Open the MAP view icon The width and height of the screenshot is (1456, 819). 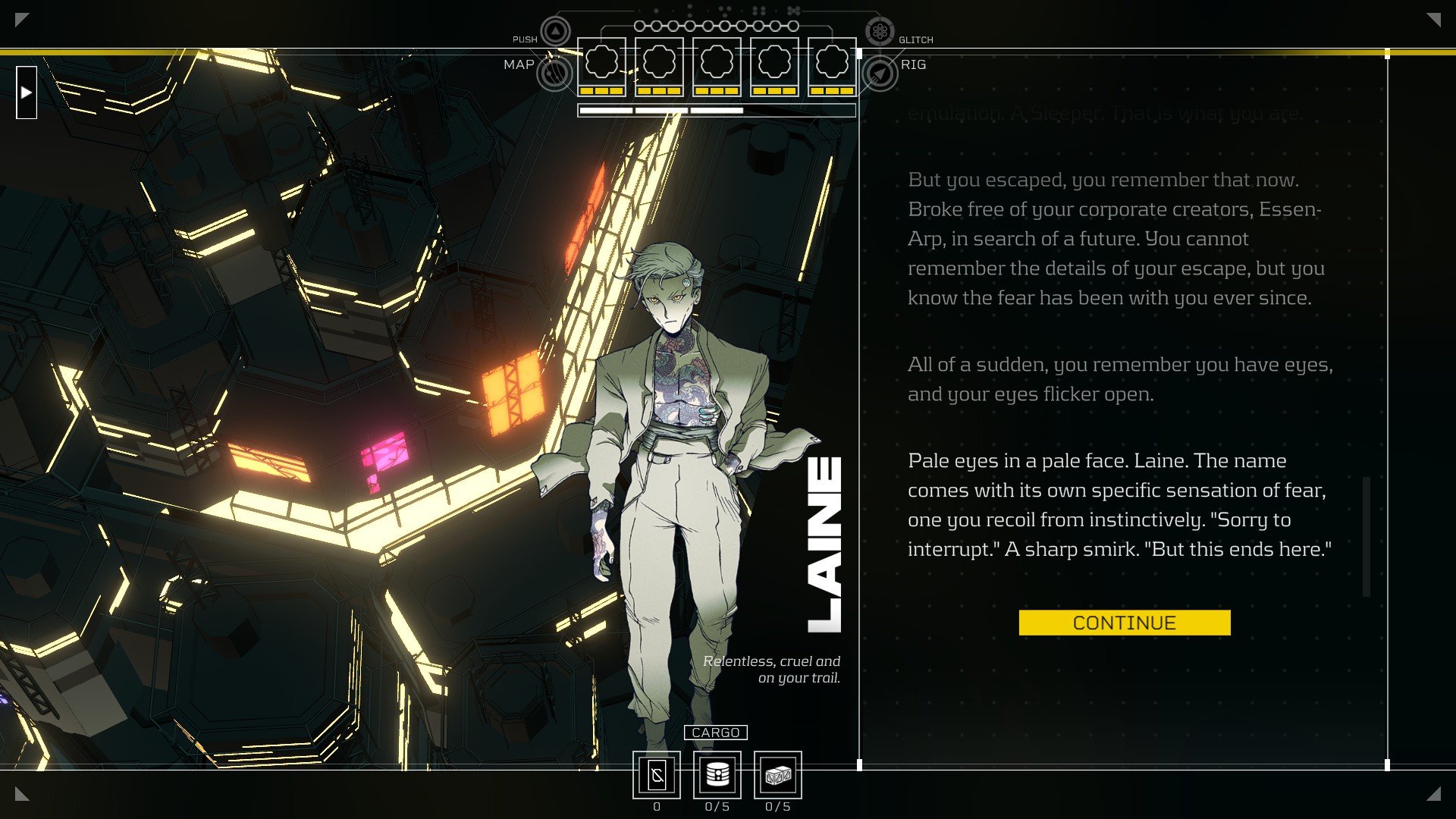(554, 74)
